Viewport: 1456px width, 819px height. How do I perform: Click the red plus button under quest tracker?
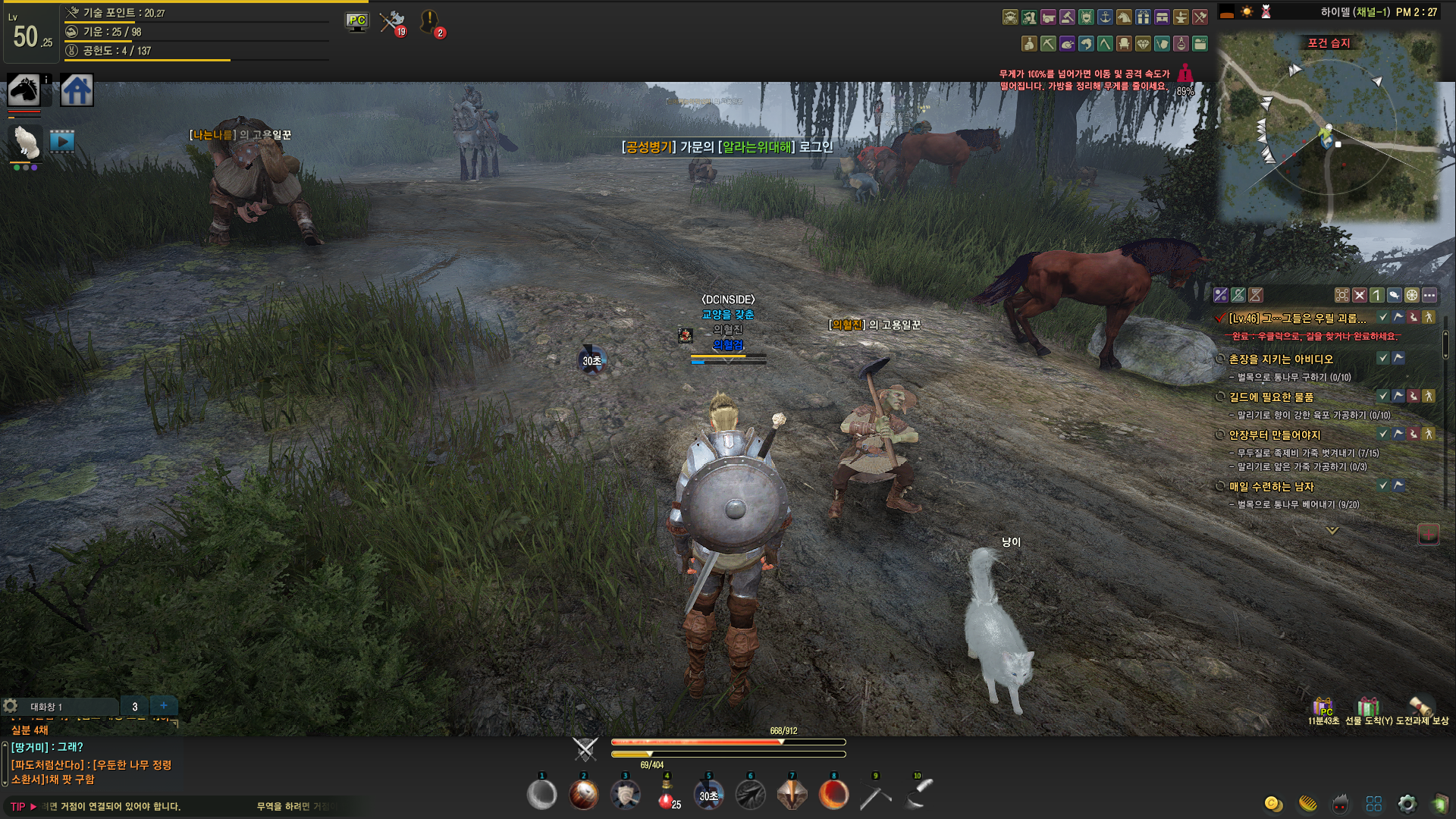coord(1429,534)
